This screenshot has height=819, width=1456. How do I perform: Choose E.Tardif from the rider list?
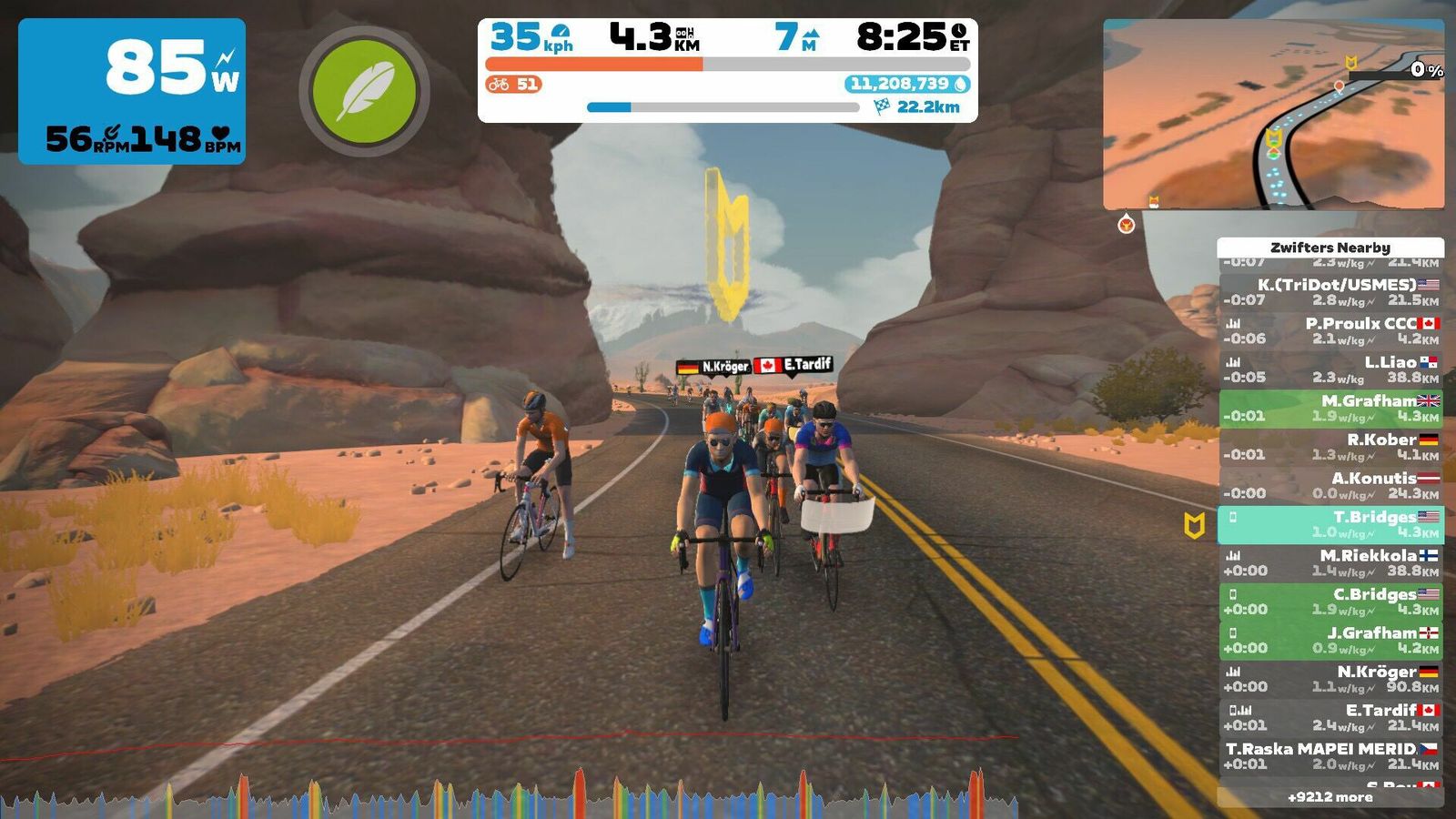coord(1330,717)
